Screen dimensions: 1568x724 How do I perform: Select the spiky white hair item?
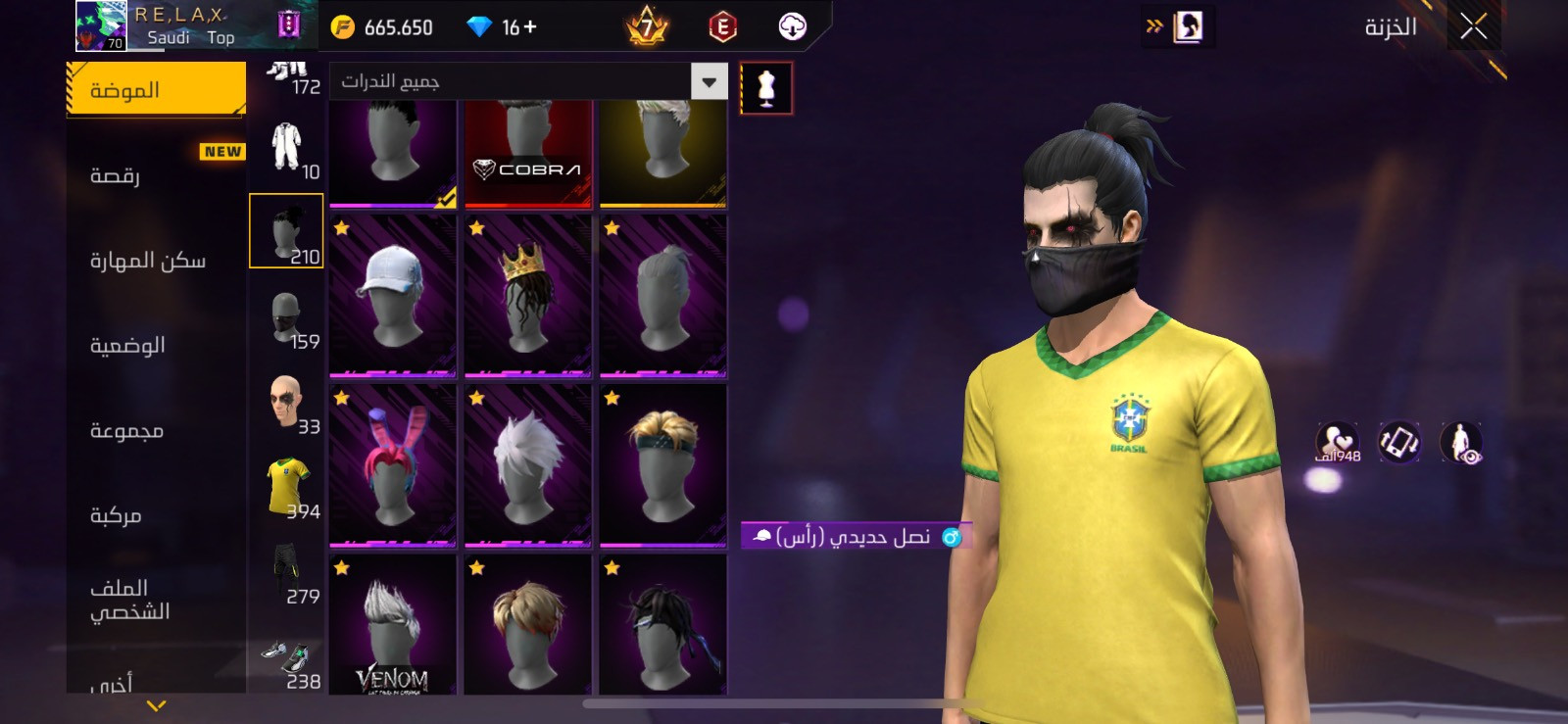click(x=527, y=465)
